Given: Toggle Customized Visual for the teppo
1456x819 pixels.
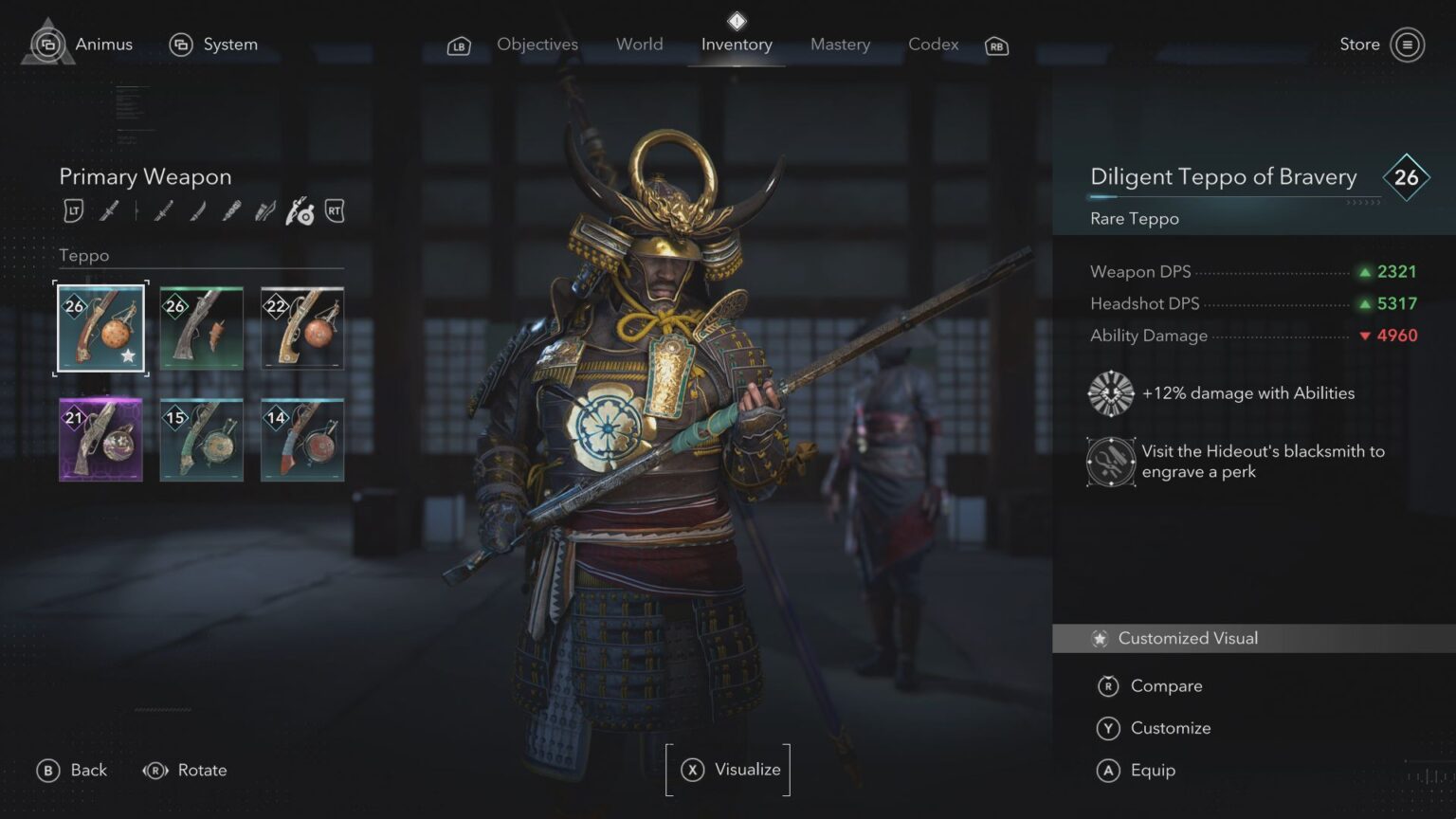Looking at the screenshot, I should (x=1187, y=638).
